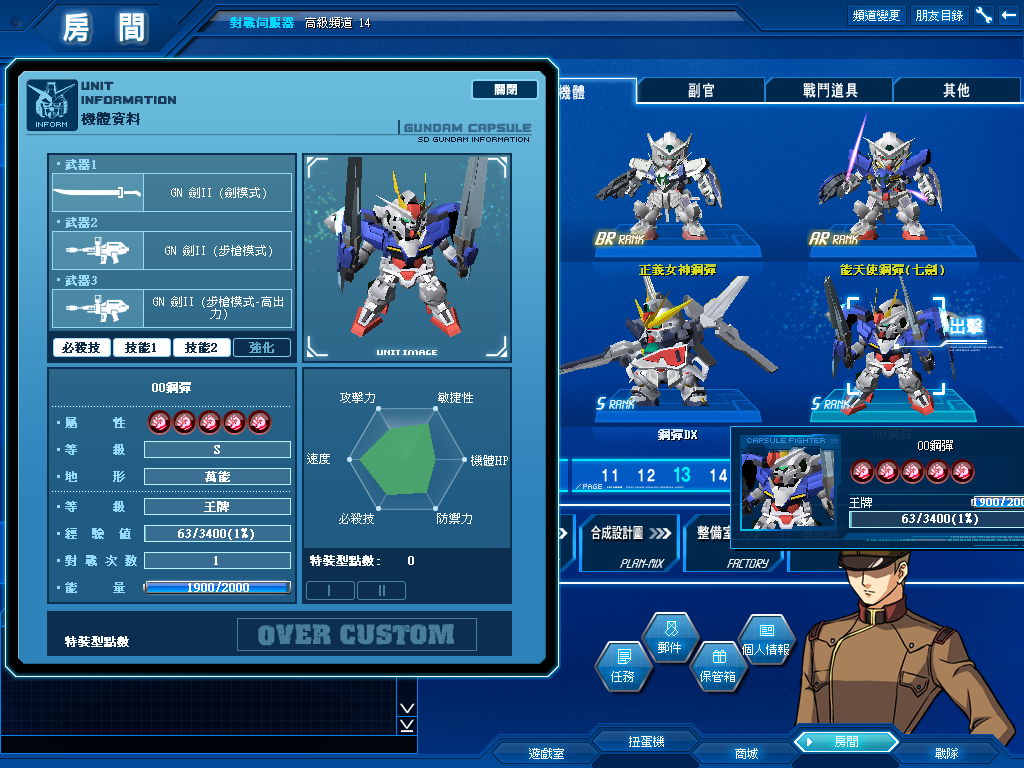Open 頻道變更 channel change
Screen dimensions: 1024x768
[x=876, y=15]
